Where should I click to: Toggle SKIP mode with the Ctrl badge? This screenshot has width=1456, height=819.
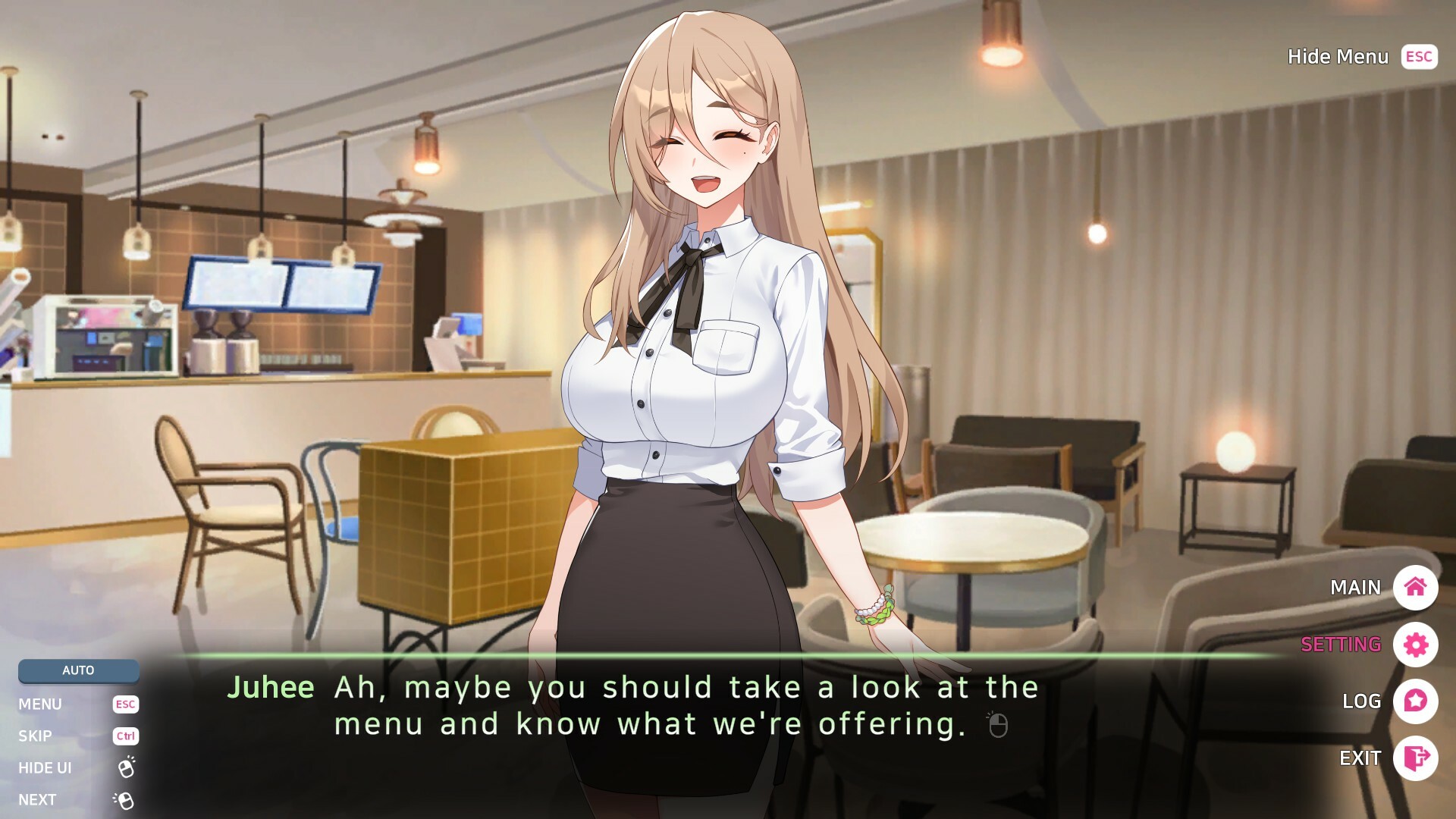pyautogui.click(x=125, y=736)
